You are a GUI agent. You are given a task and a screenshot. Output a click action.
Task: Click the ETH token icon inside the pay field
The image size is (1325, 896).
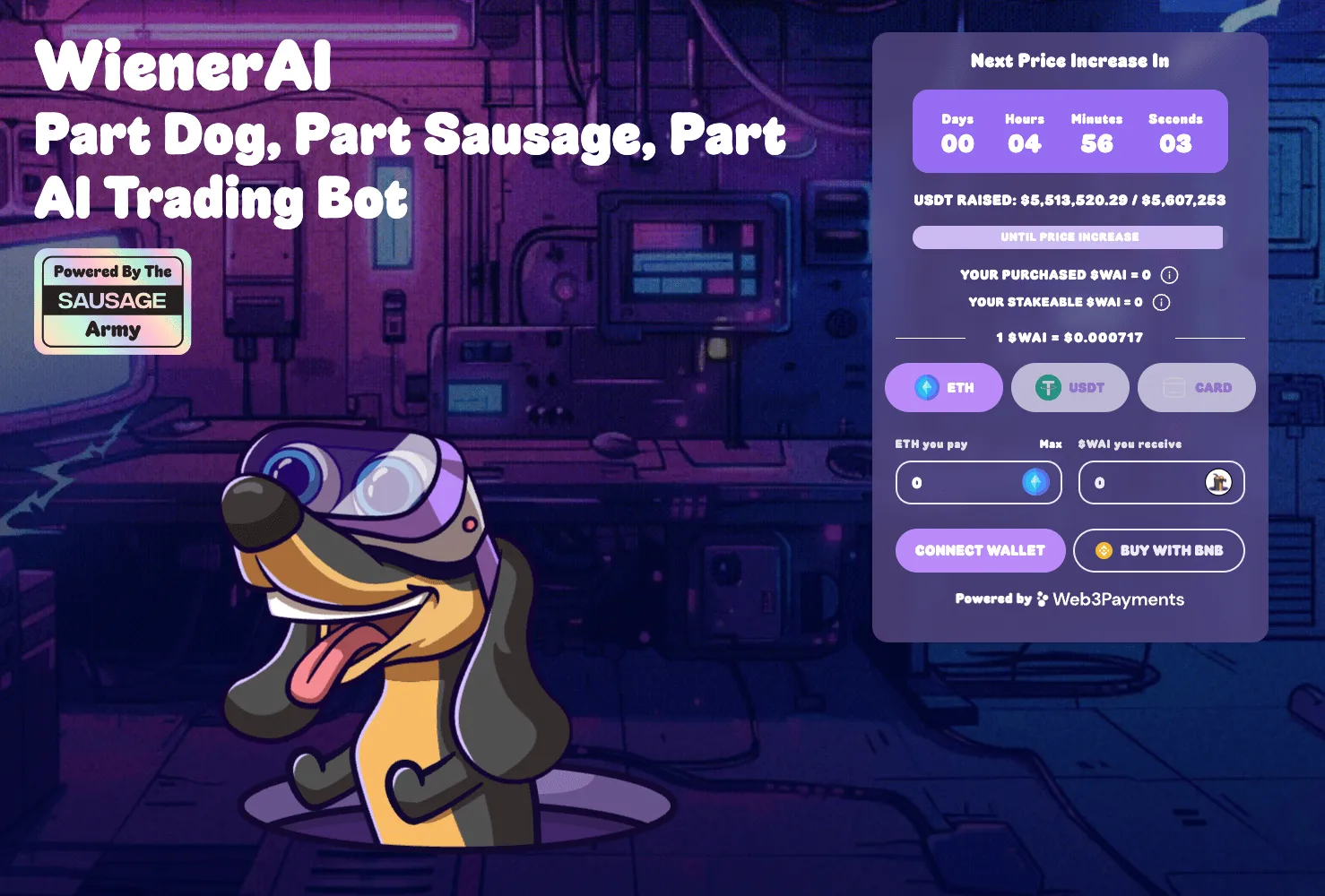point(1035,482)
